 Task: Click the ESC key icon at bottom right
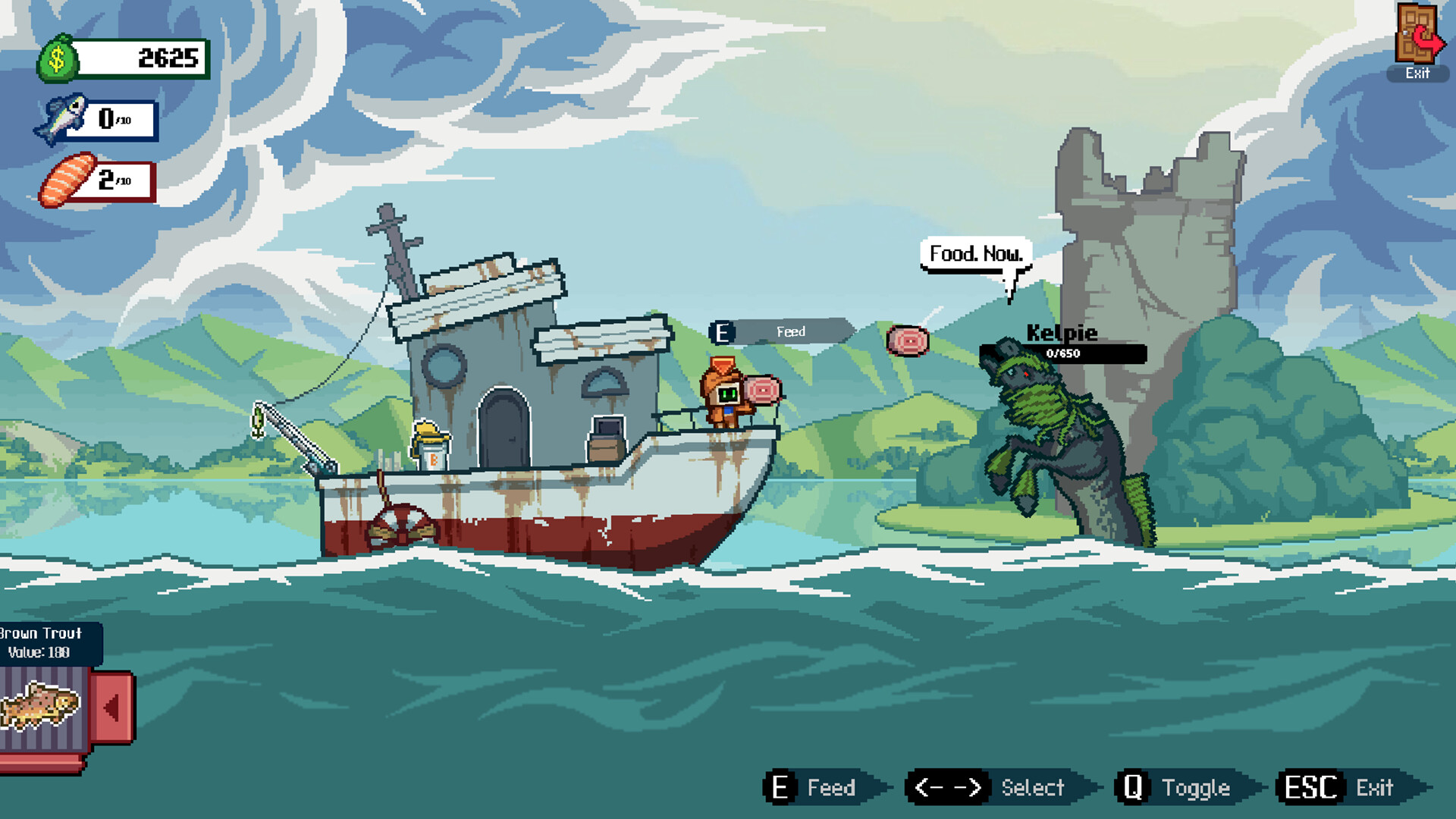click(1311, 786)
